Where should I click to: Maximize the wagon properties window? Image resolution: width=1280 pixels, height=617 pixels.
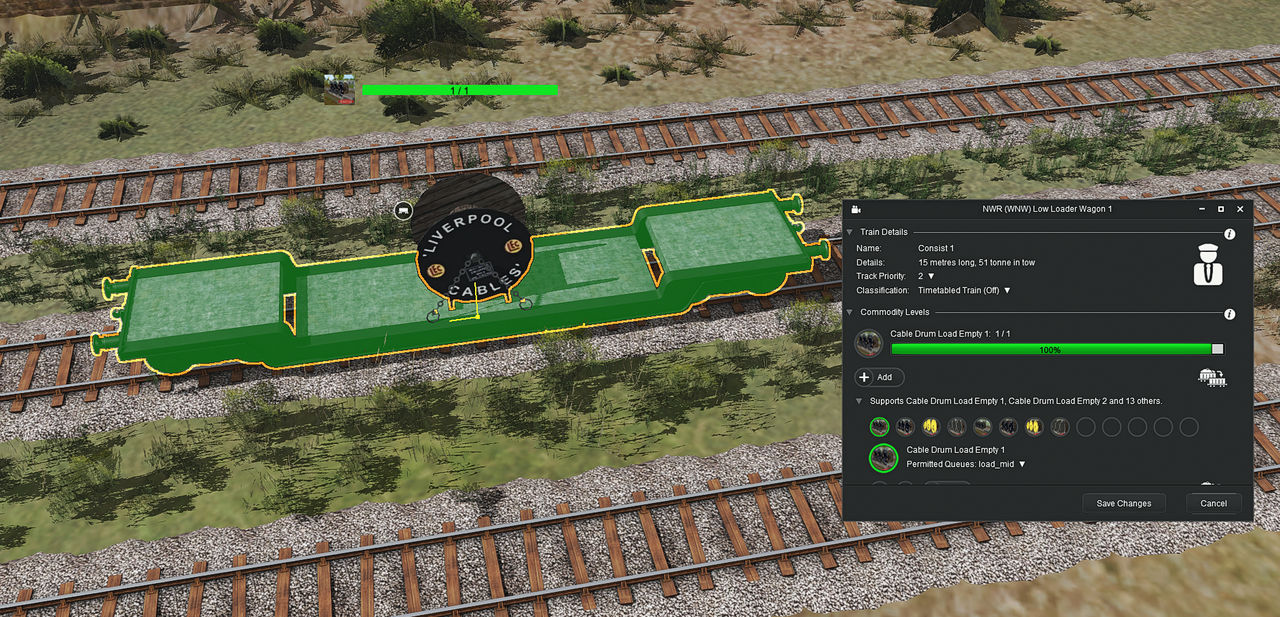pos(1221,209)
